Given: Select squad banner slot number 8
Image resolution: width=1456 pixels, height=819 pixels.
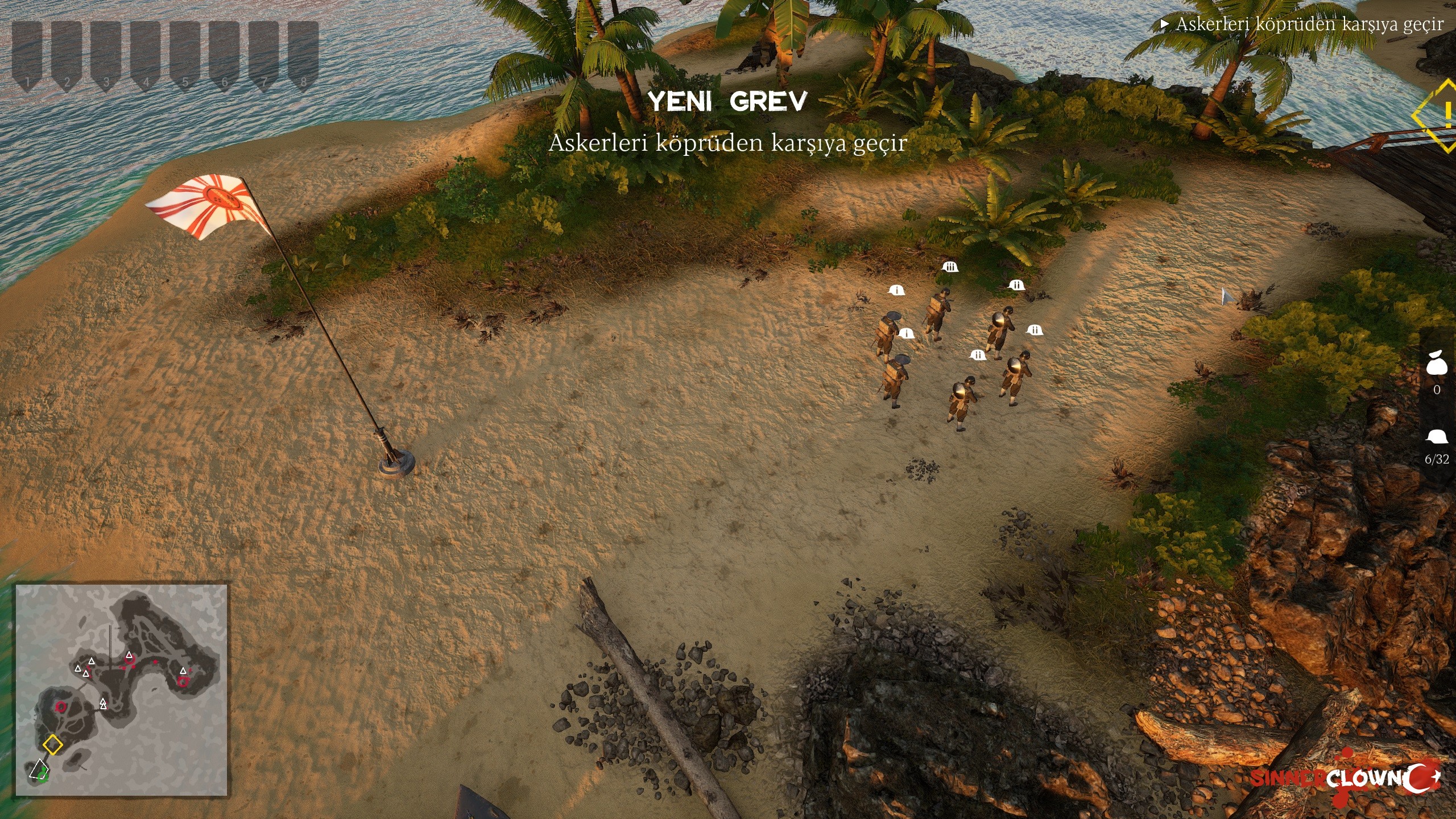Looking at the screenshot, I should click(303, 56).
